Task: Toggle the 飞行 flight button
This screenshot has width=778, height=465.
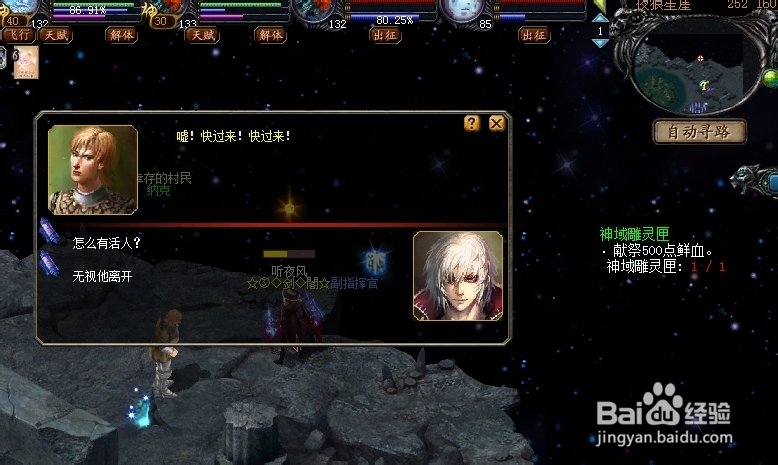Action: point(18,35)
